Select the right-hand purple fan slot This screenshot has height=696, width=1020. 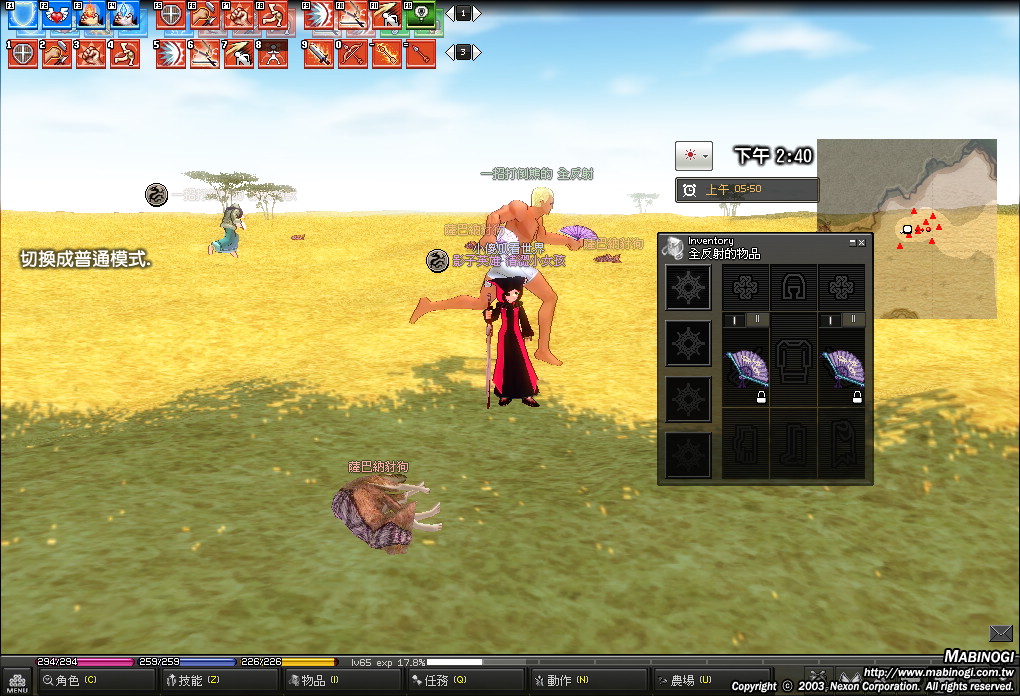click(841, 372)
